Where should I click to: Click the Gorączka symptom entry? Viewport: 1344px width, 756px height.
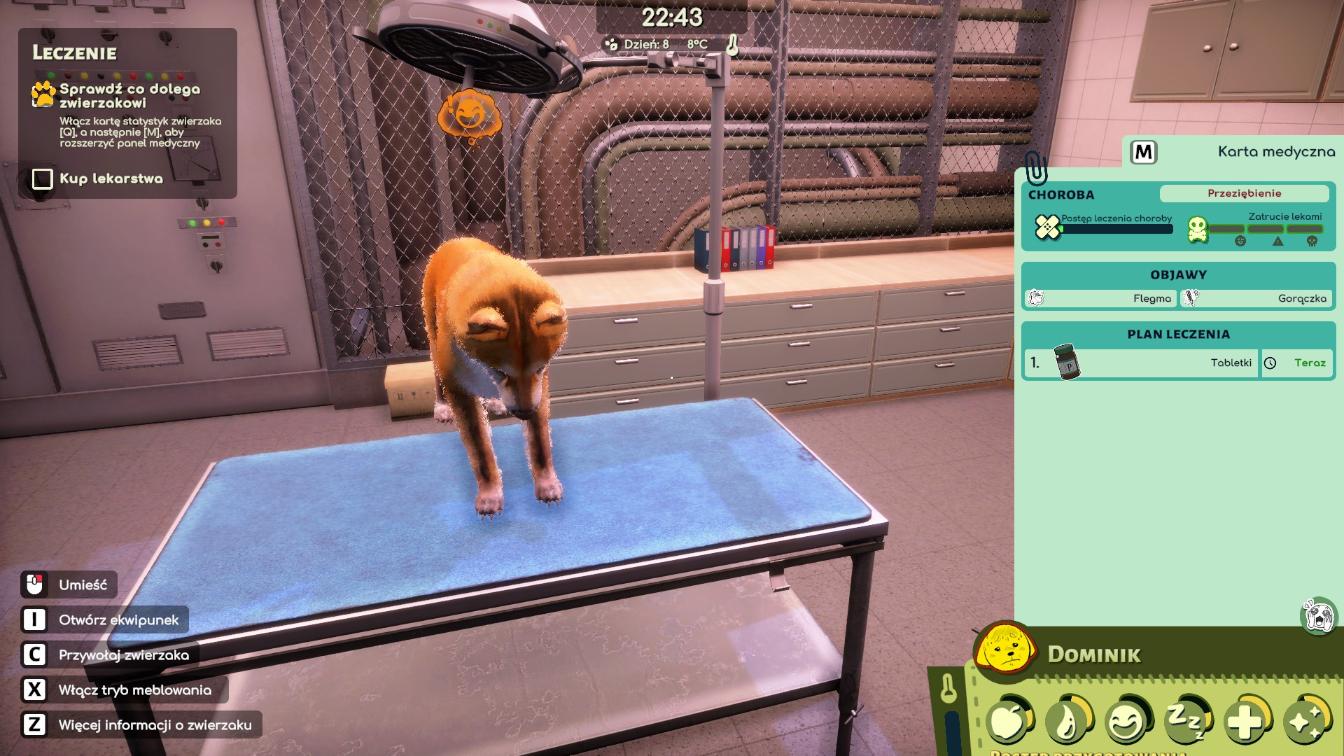[1256, 298]
